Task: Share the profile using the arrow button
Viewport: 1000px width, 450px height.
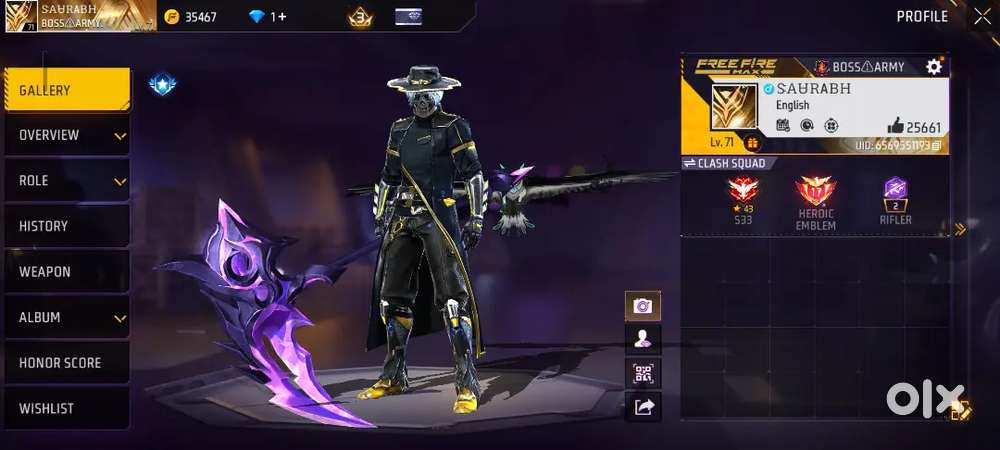Action: click(642, 406)
